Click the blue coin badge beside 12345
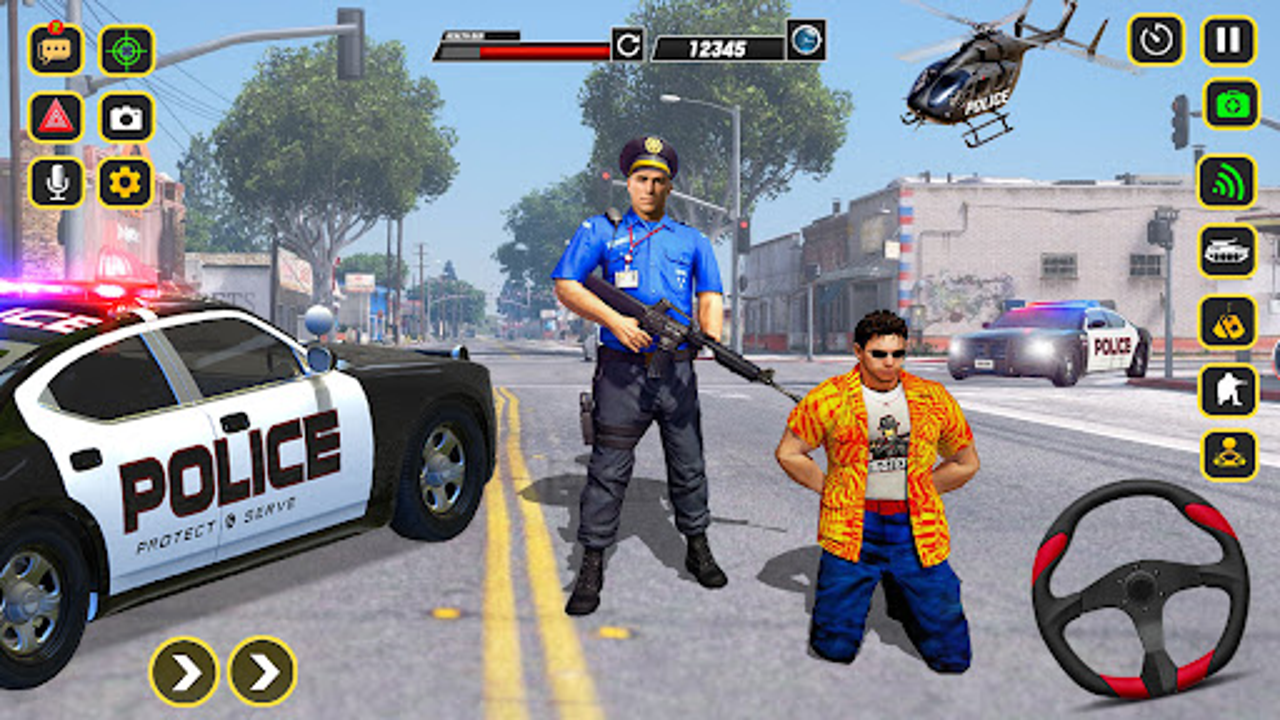 pyautogui.click(x=805, y=41)
